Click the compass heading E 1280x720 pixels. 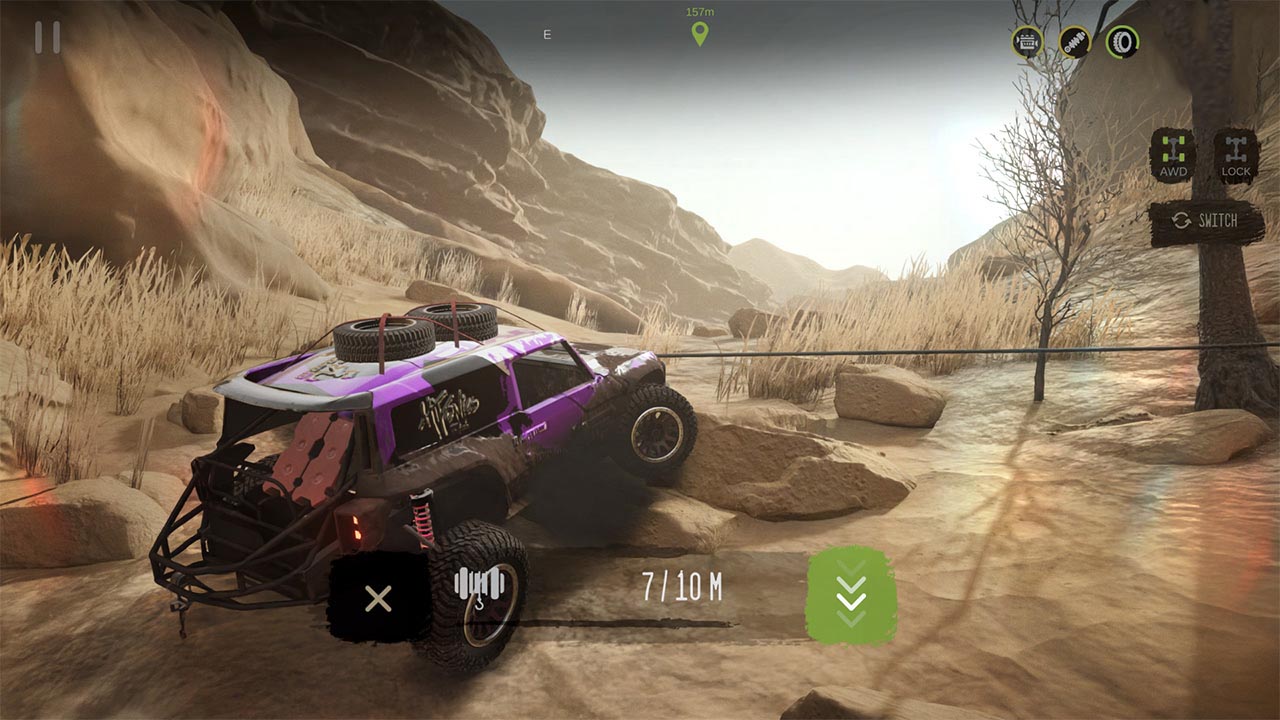point(546,32)
